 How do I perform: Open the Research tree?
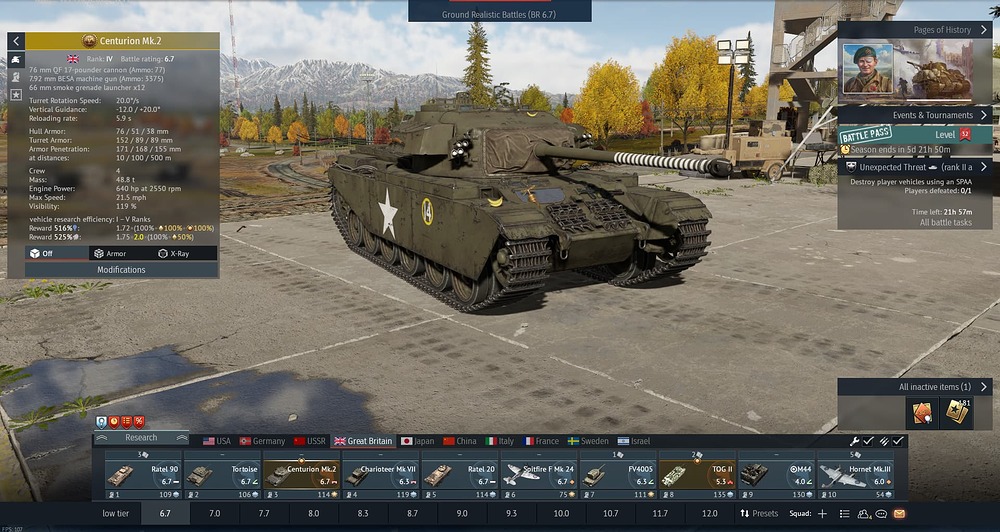click(141, 438)
